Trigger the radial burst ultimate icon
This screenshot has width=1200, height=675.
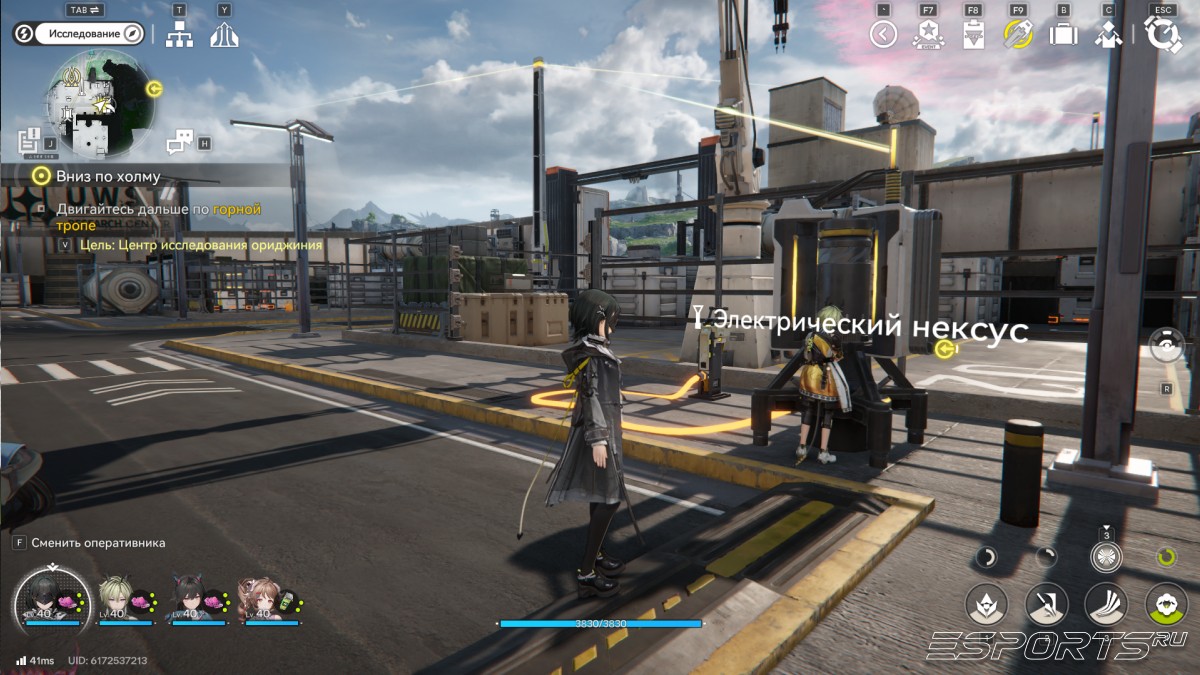click(1107, 557)
